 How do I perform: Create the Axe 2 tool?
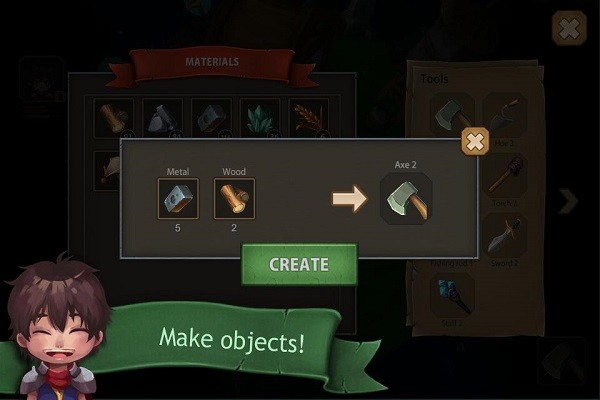[298, 265]
